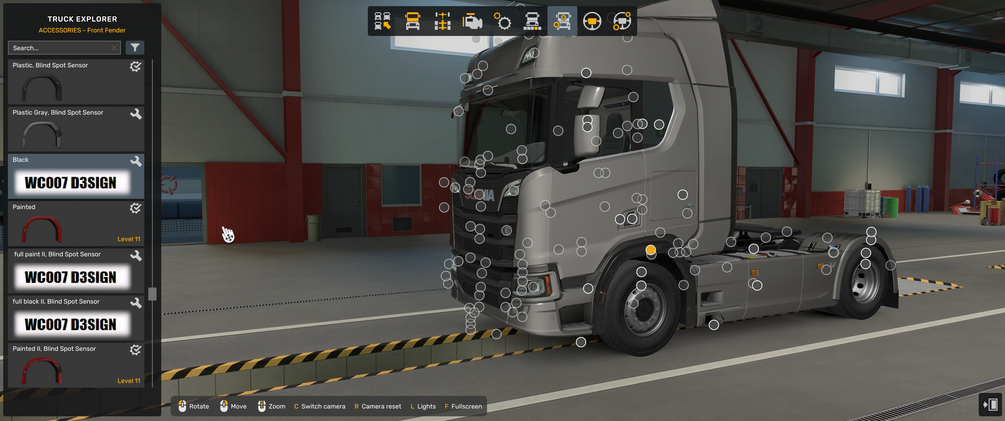Click the Search field in Truck Explorer

pyautogui.click(x=64, y=48)
